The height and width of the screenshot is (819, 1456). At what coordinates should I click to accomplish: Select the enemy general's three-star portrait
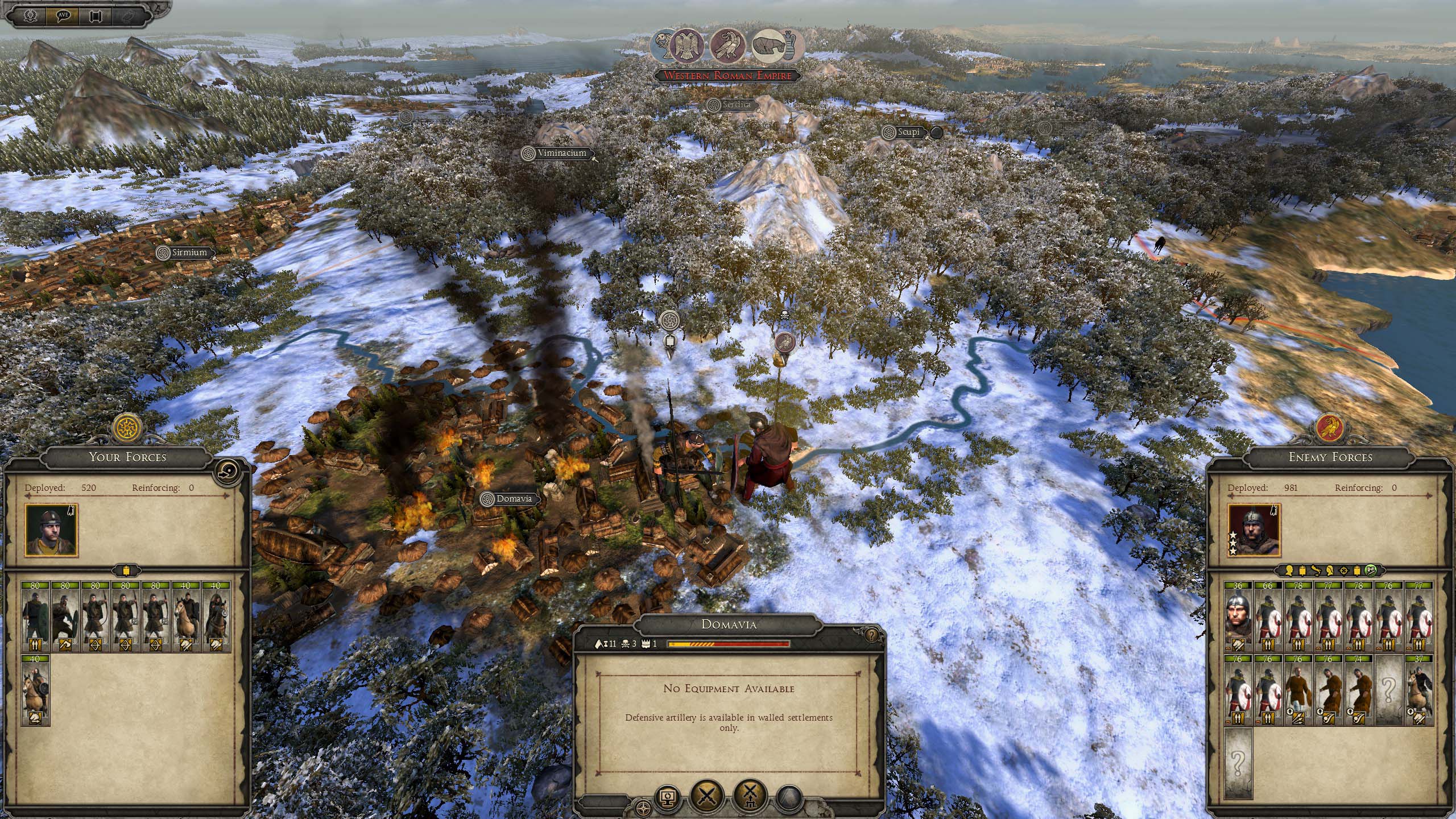[1254, 530]
